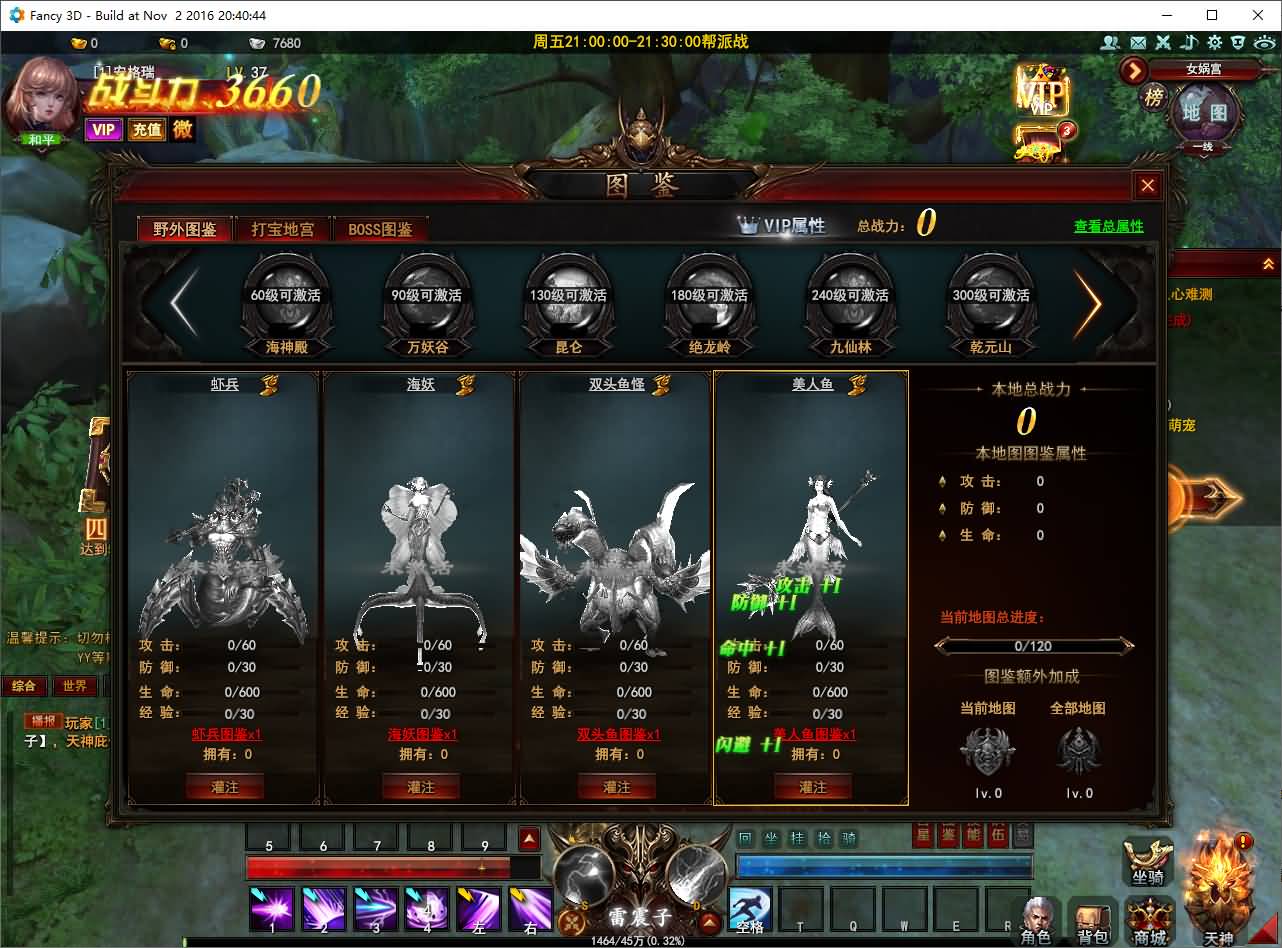The height and width of the screenshot is (948, 1282).
Task: Click 灌注 under the 虾兵 card
Action: pyautogui.click(x=225, y=787)
